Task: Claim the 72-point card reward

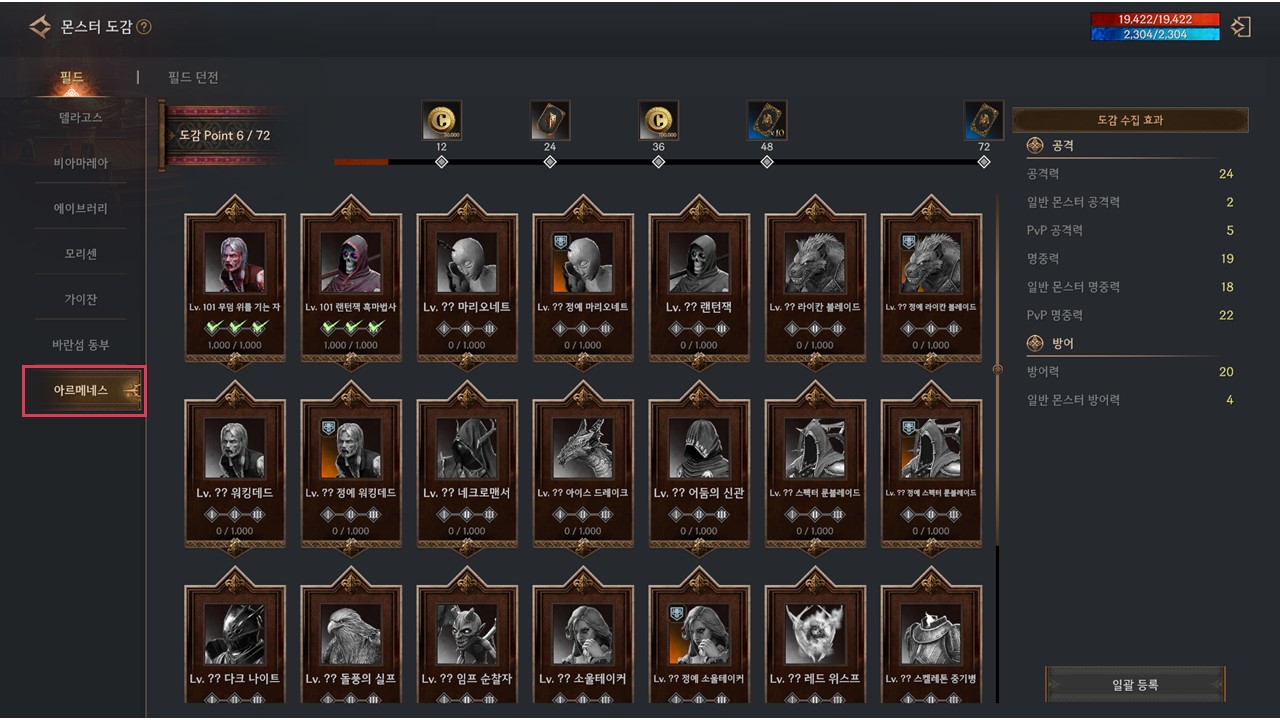Action: point(983,121)
